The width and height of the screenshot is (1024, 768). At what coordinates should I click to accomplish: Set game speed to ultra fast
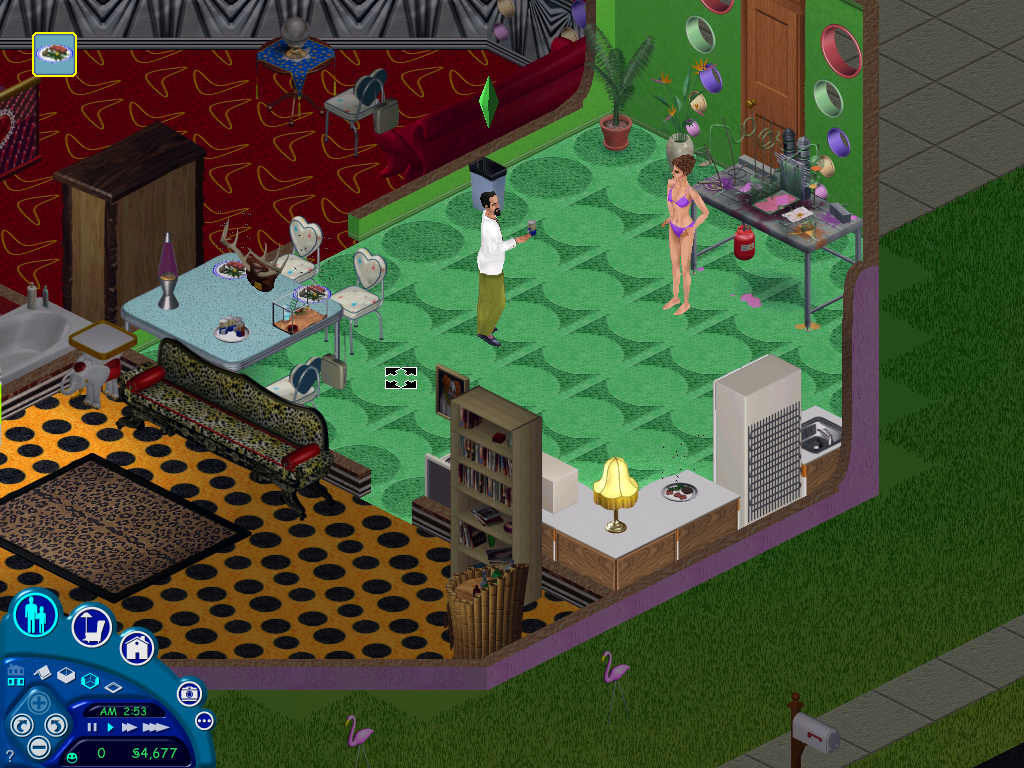pyautogui.click(x=153, y=727)
